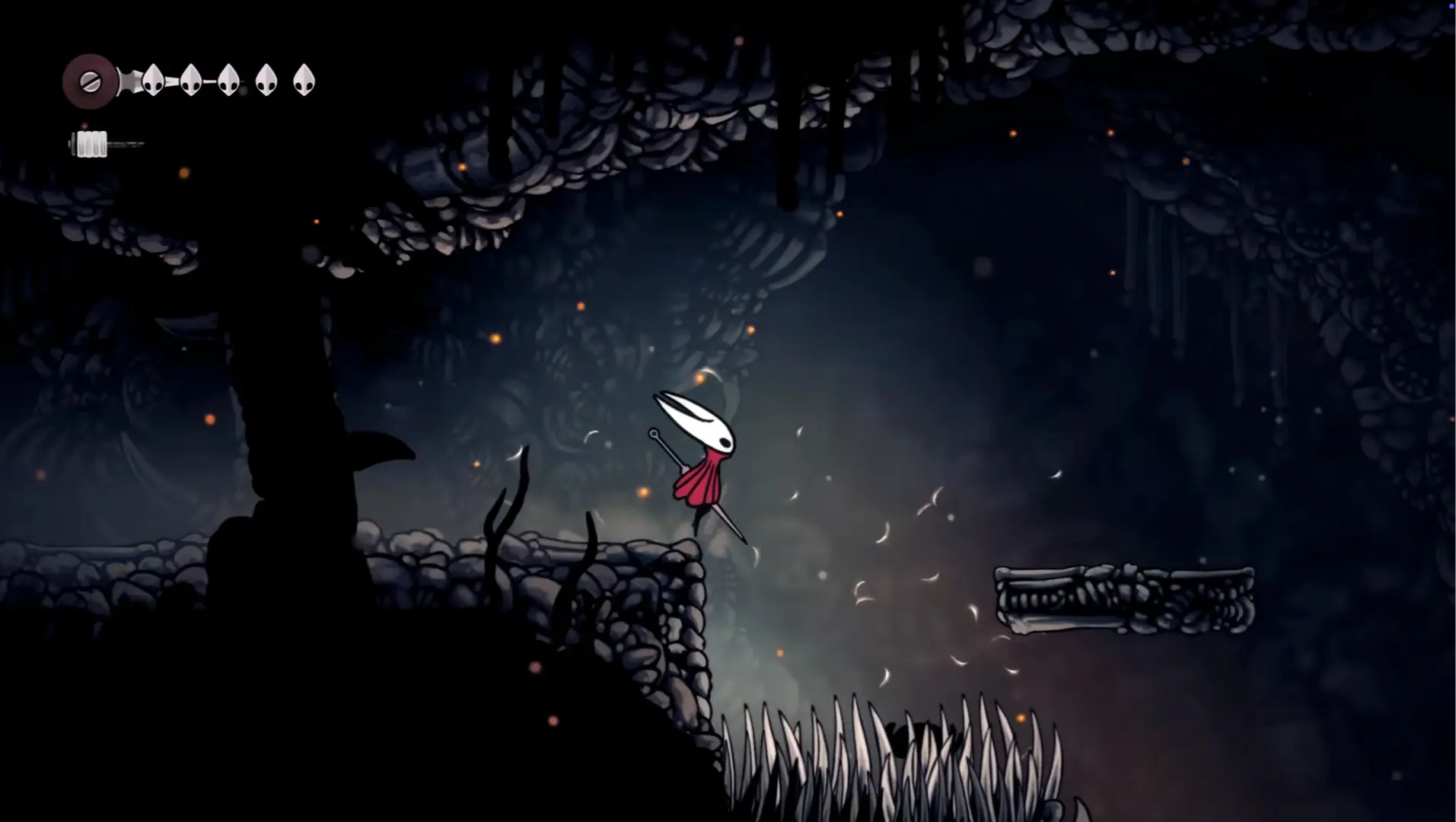Image resolution: width=1456 pixels, height=822 pixels.
Task: Click the silk meter bar extending from the spool
Action: 126,143
